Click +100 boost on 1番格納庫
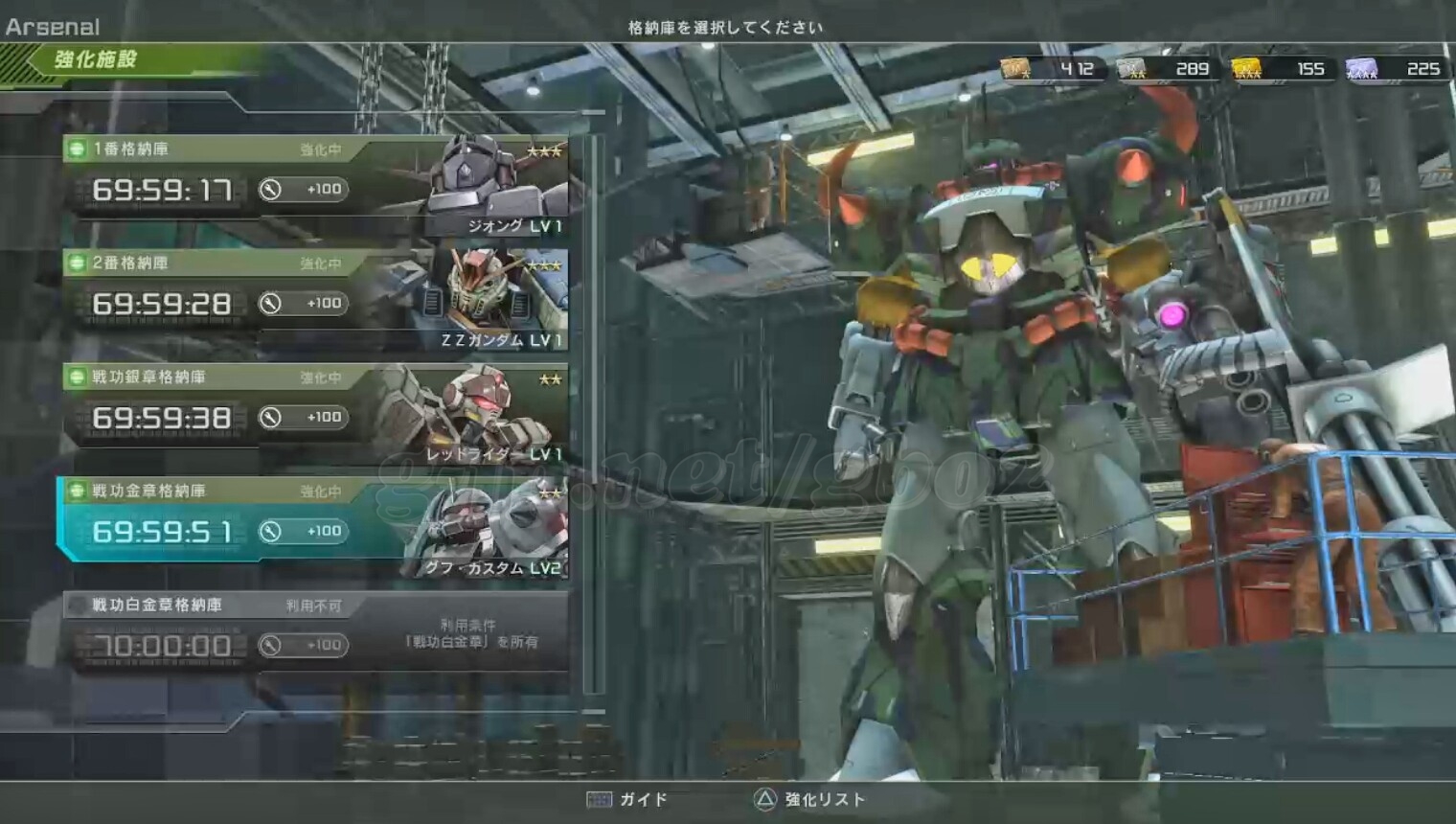1456x824 pixels. pyautogui.click(x=304, y=190)
